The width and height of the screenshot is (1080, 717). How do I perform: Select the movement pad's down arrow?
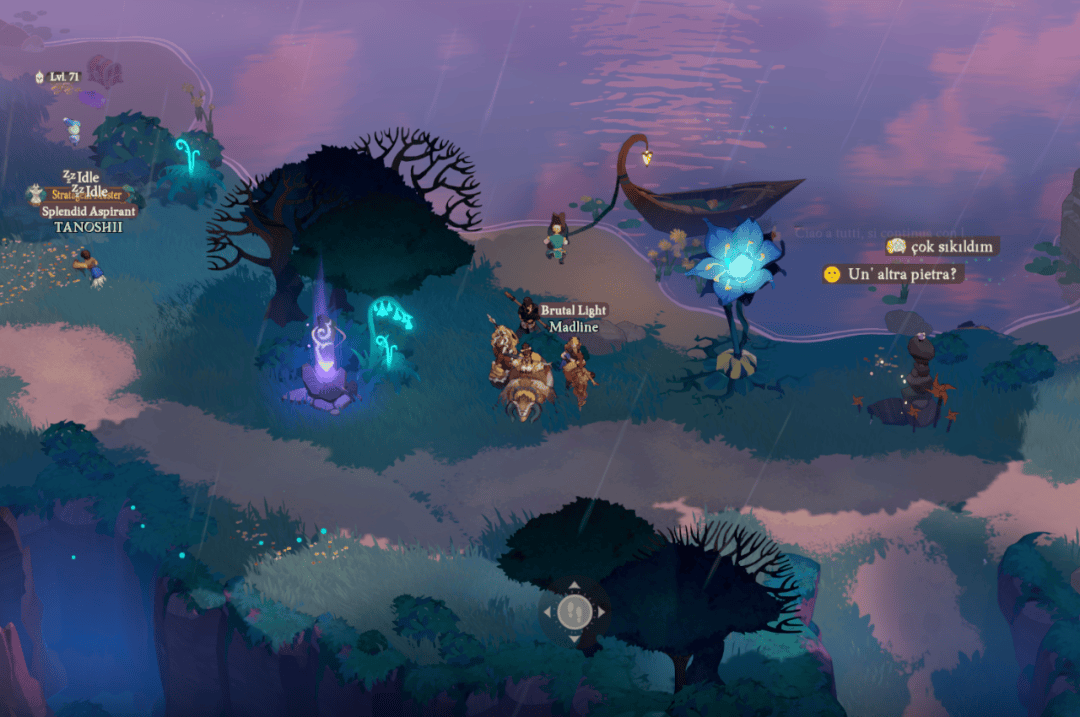click(x=574, y=637)
